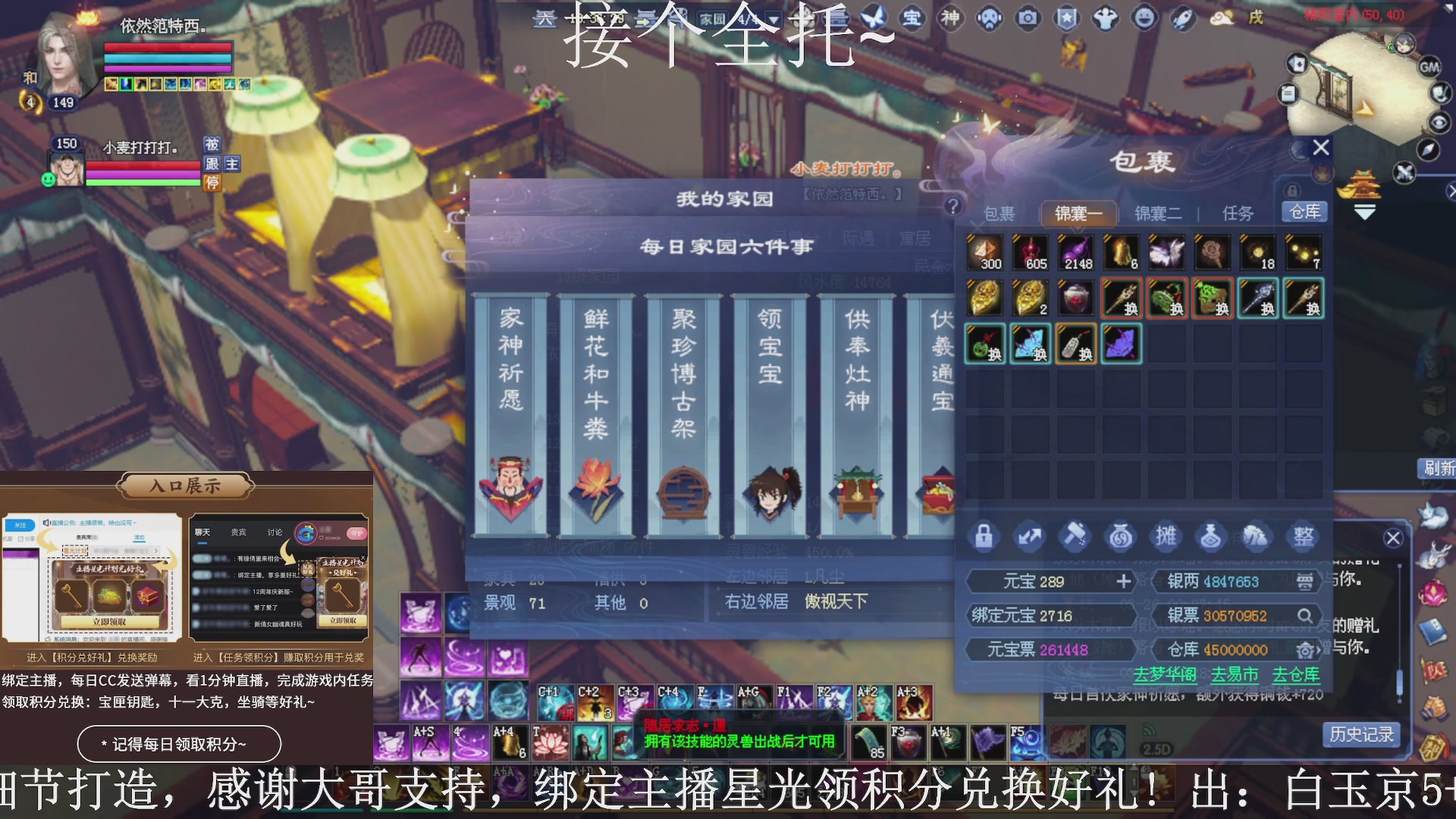Click a 换 exchange item thumbnail in the bag
The width and height of the screenshot is (1456, 819).
(1121, 298)
